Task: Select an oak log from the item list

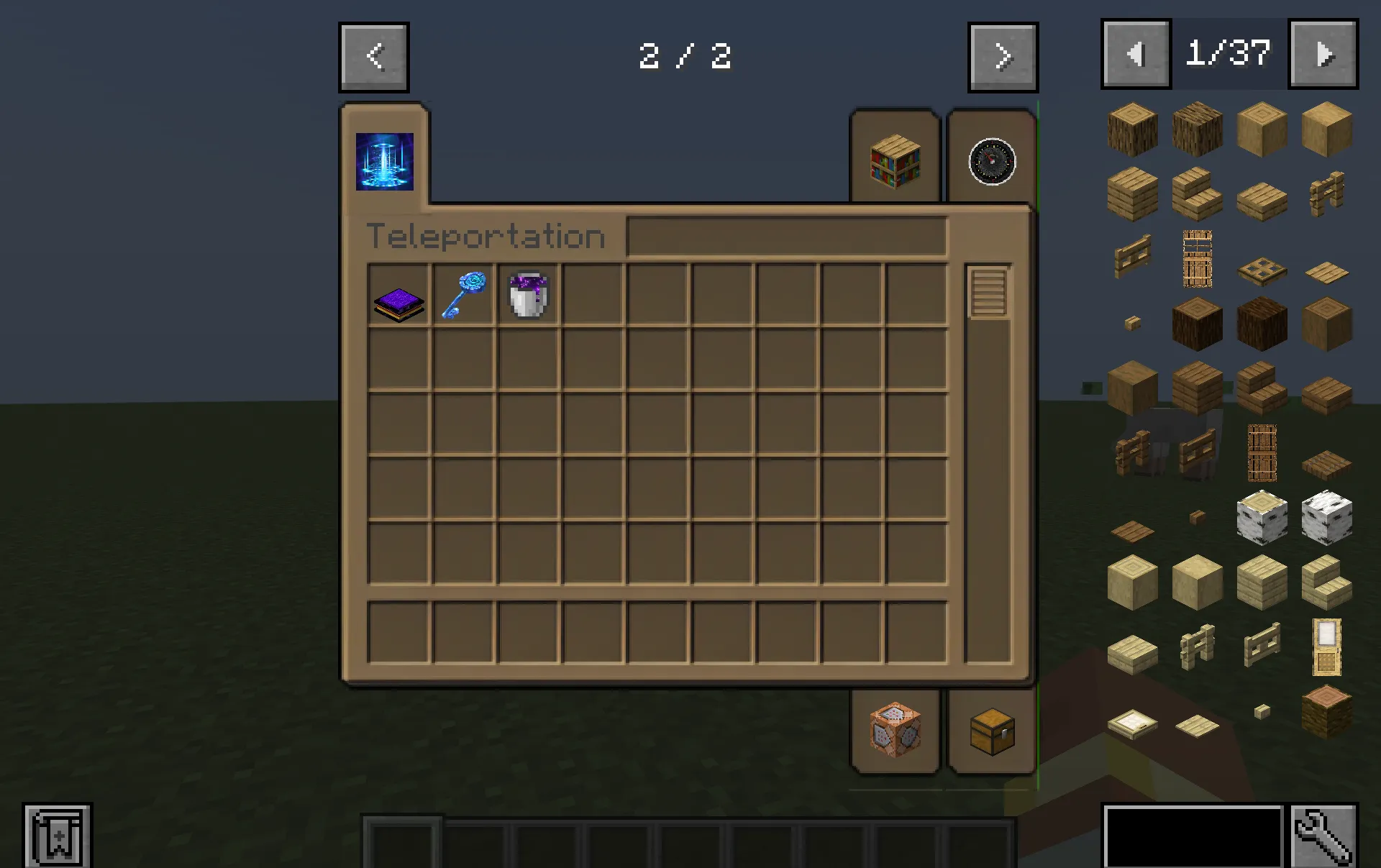Action: click(1132, 129)
